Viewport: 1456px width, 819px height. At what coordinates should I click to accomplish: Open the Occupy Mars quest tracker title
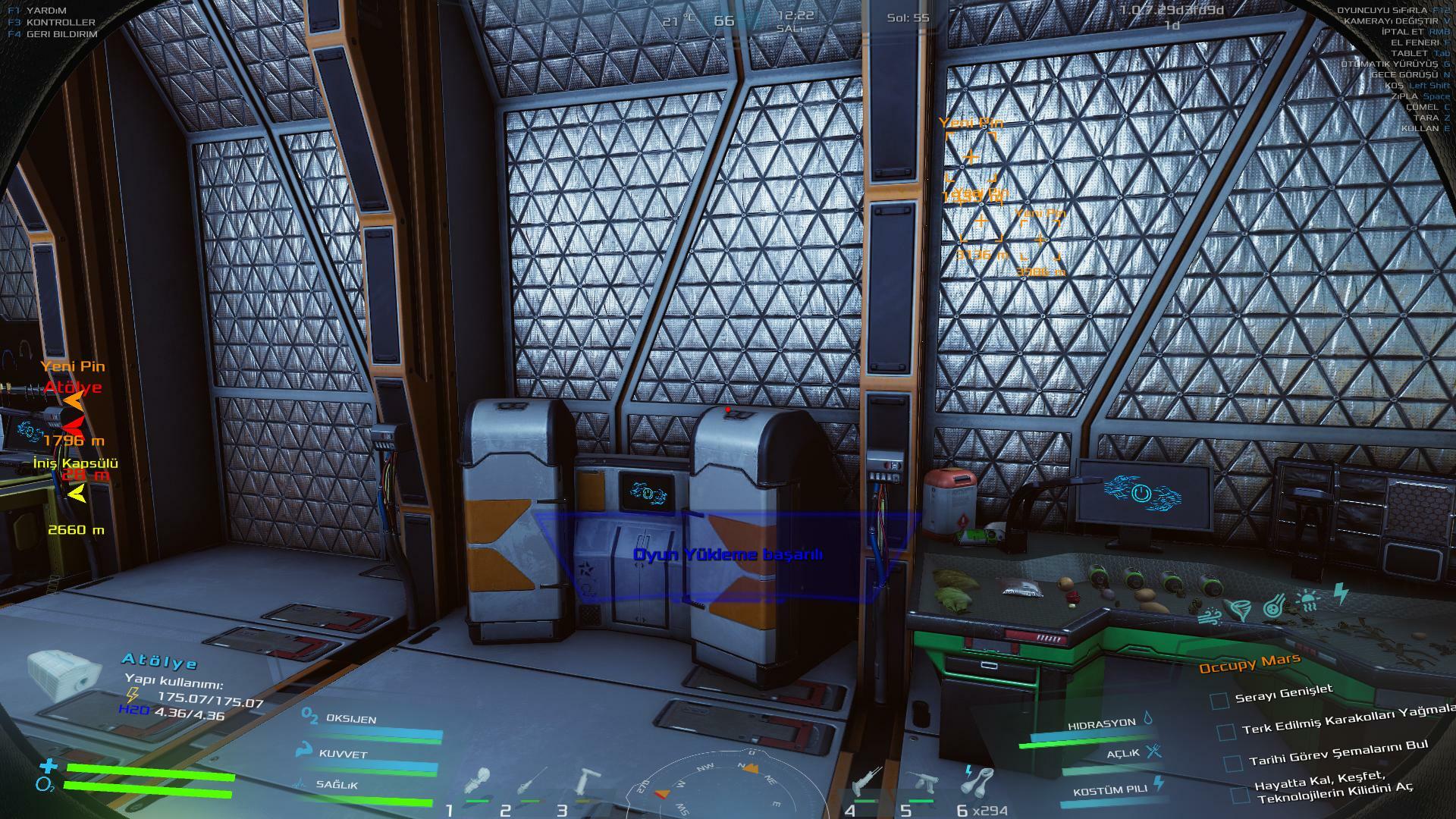pyautogui.click(x=1248, y=664)
